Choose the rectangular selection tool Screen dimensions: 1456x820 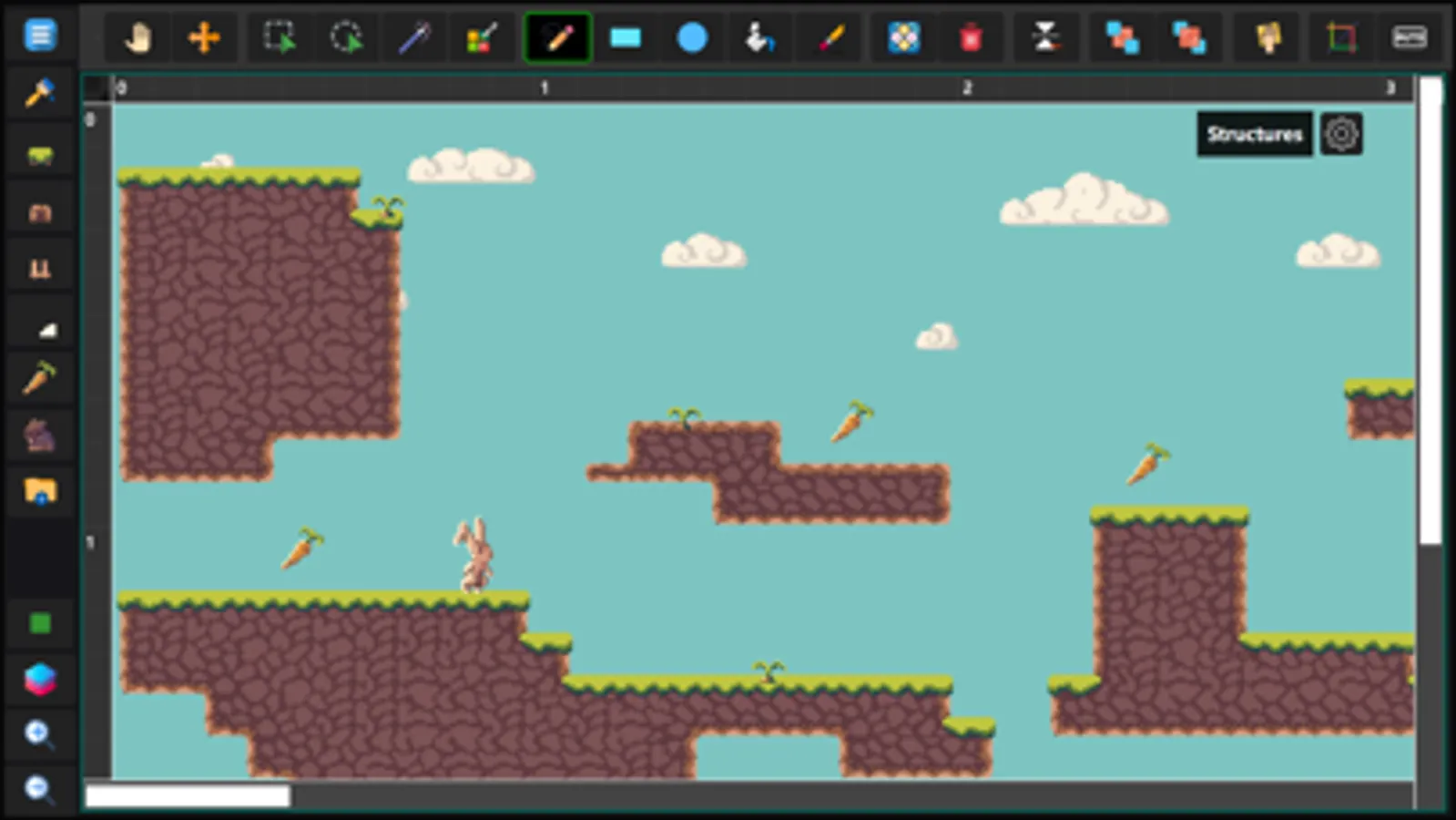(278, 37)
